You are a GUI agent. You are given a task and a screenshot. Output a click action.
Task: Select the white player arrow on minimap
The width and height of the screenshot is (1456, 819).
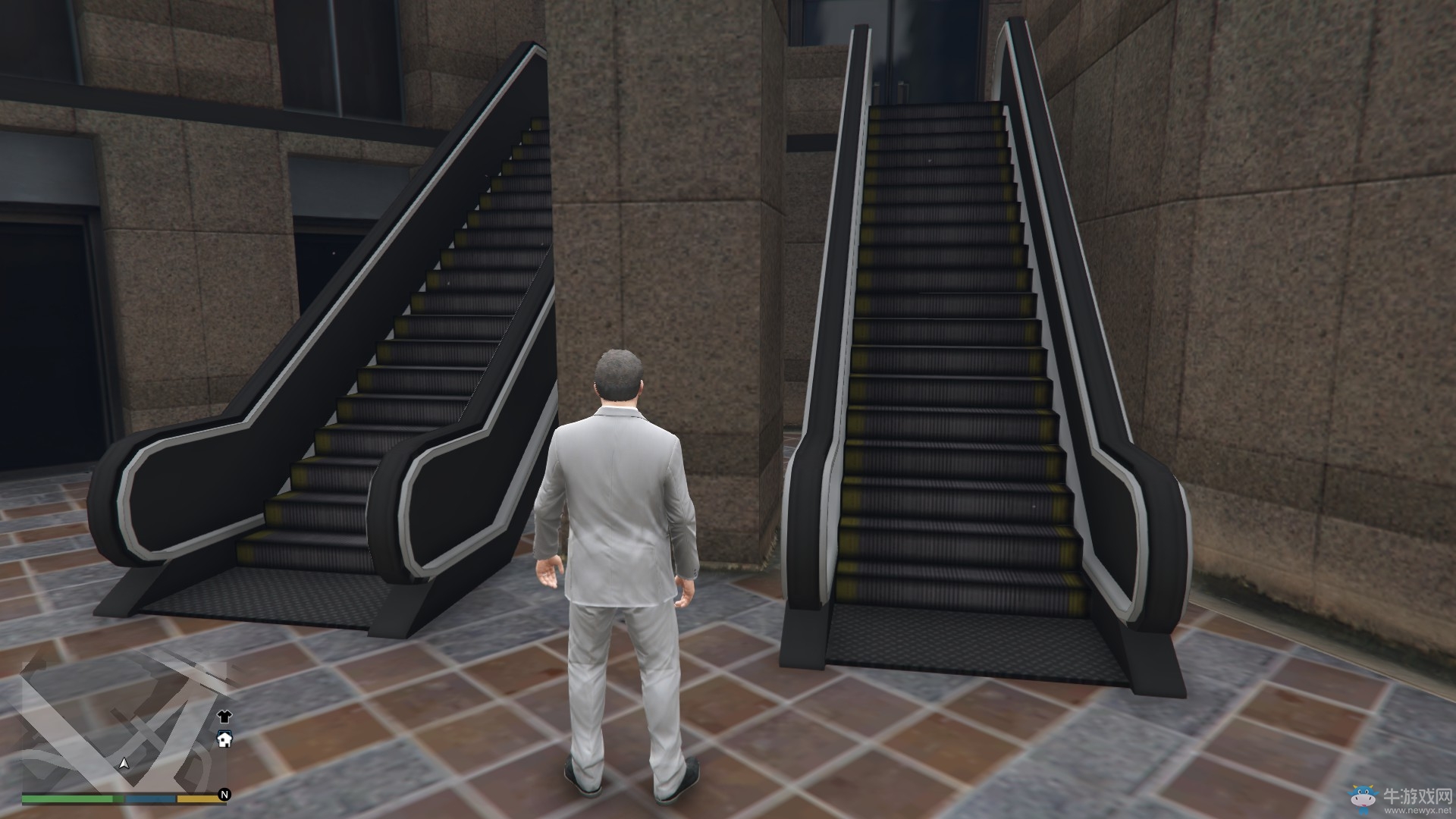tap(124, 764)
